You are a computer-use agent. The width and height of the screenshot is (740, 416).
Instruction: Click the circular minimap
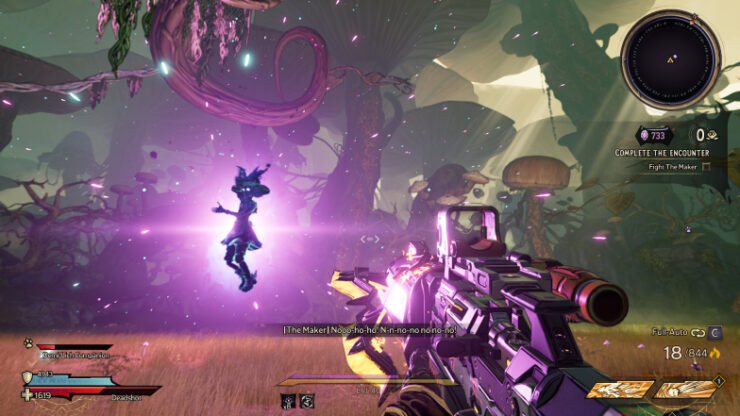click(671, 58)
